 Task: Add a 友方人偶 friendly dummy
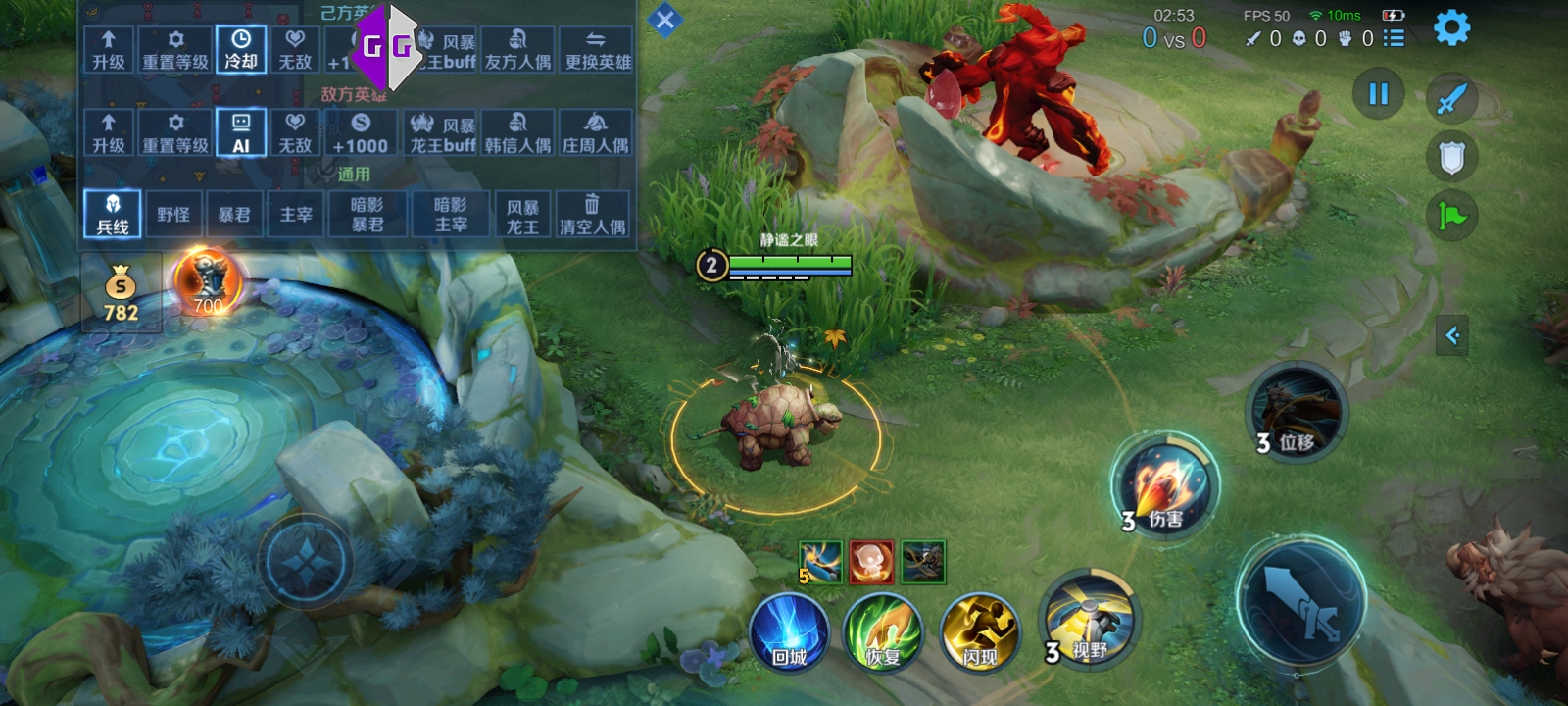pyautogui.click(x=517, y=49)
